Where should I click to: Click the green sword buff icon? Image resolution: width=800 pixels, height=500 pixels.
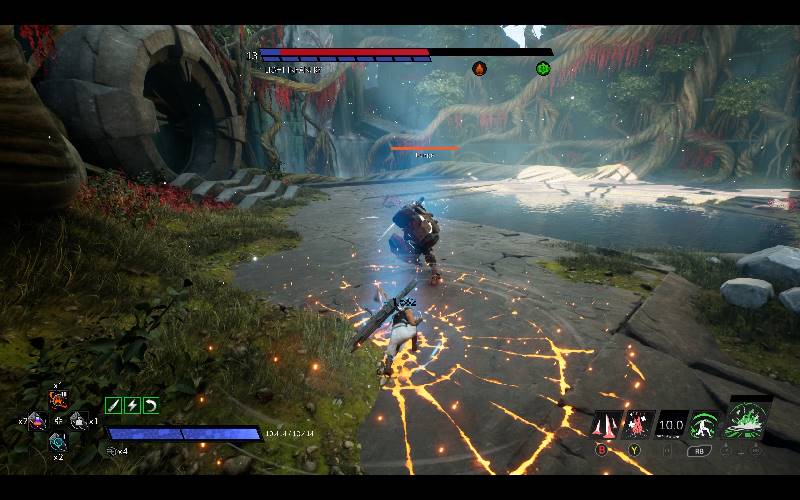coord(113,405)
